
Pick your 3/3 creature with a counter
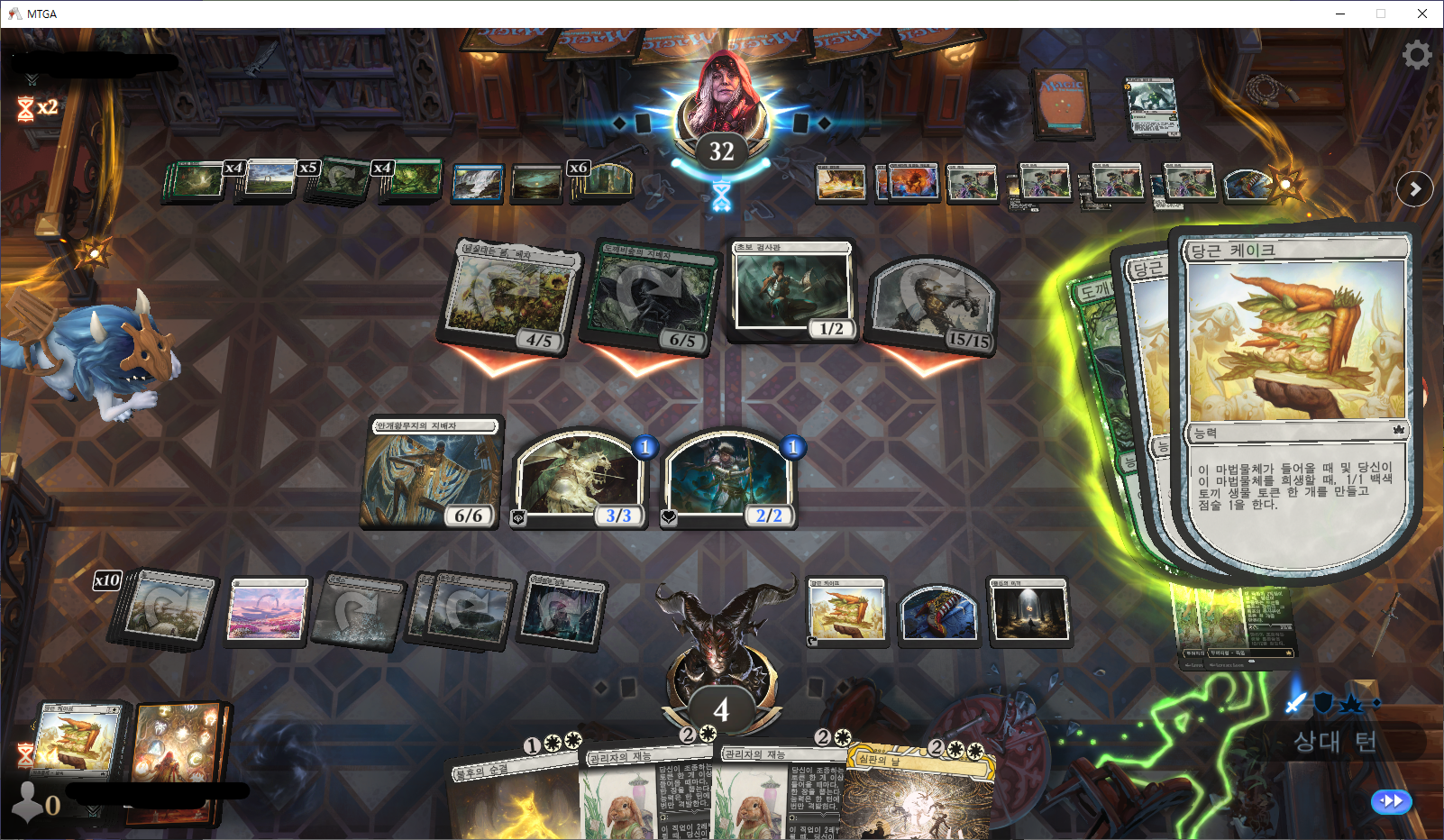580,479
